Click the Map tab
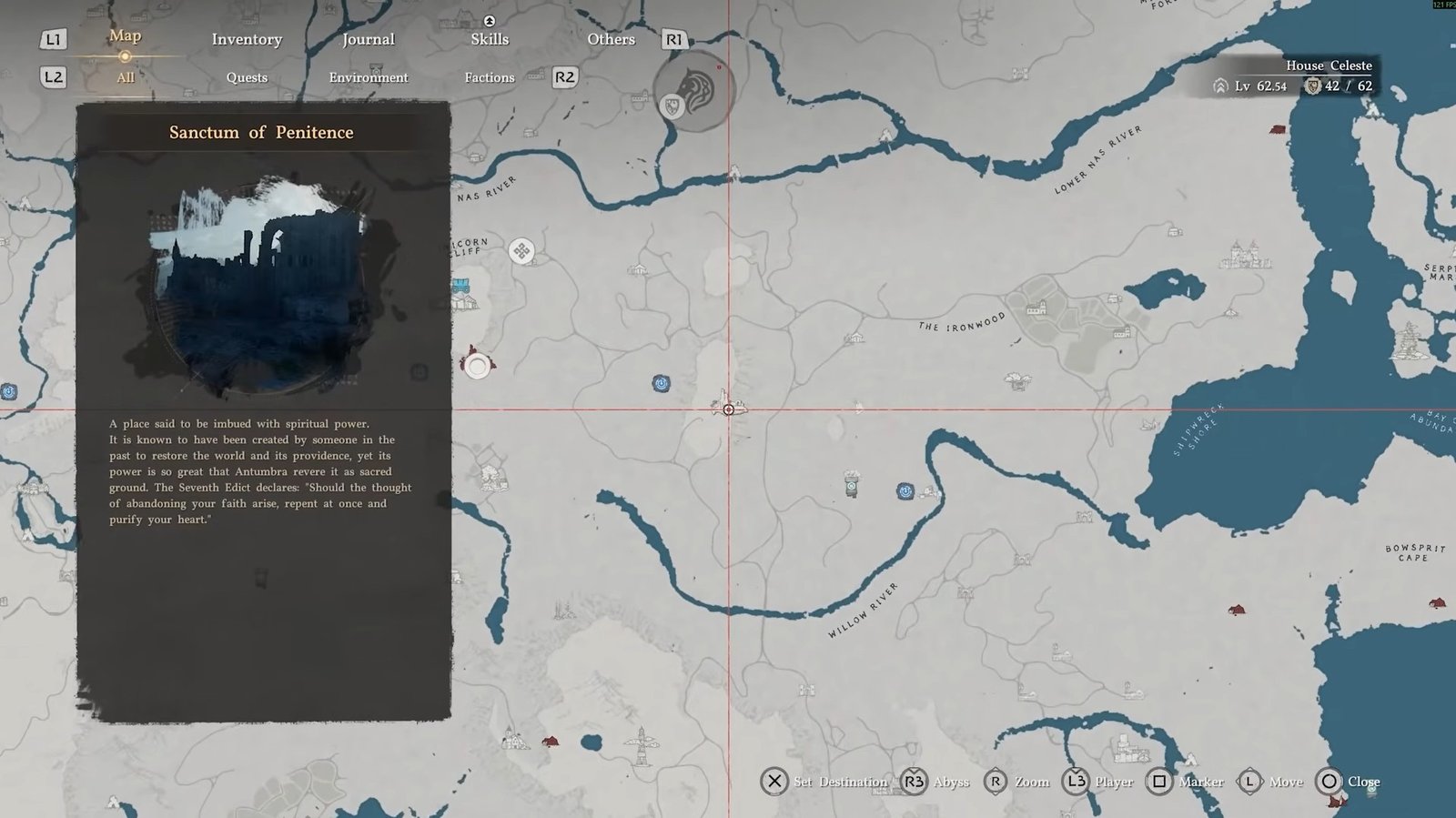This screenshot has width=1456, height=818. pyautogui.click(x=125, y=35)
